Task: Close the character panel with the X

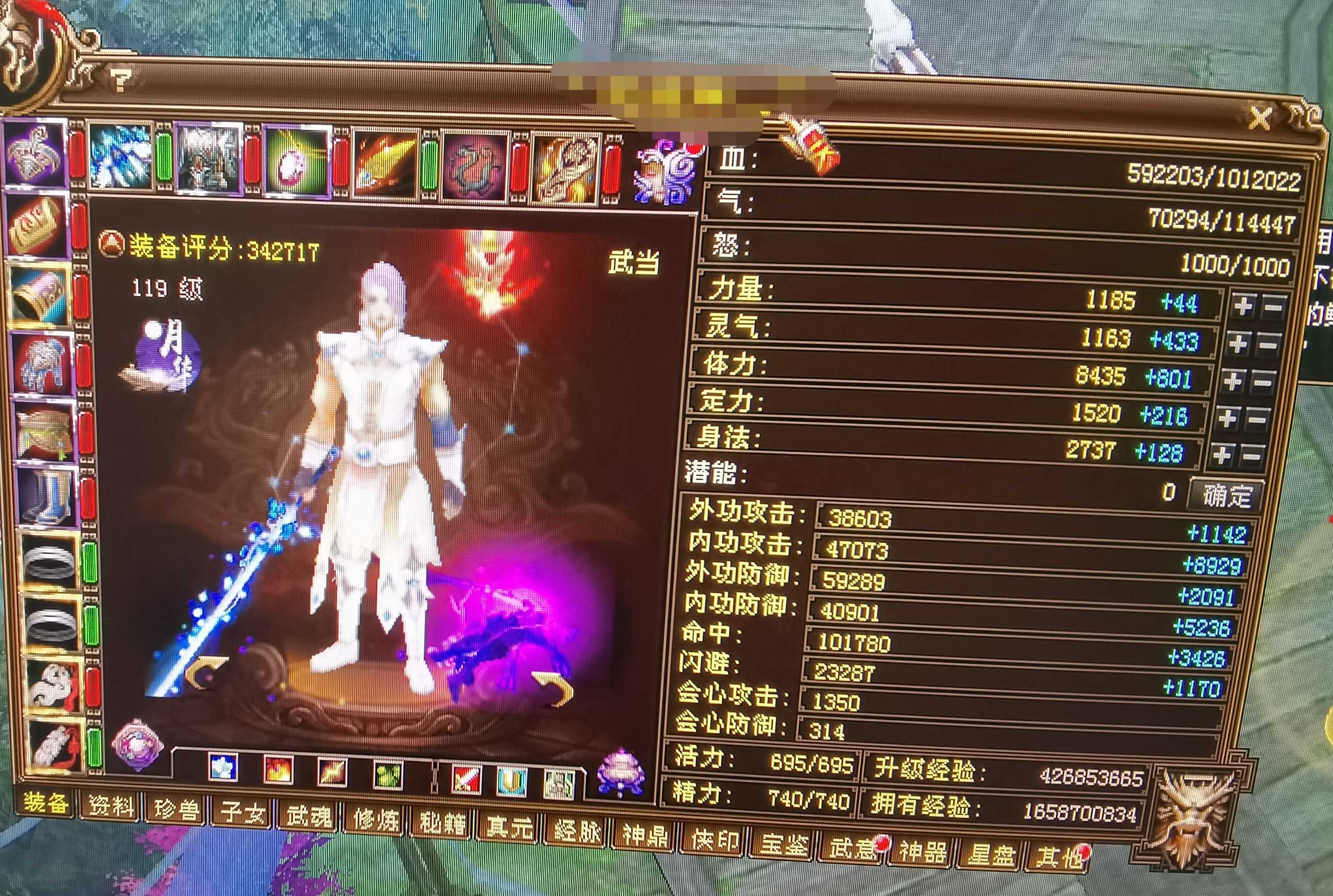Action: coord(1260,119)
